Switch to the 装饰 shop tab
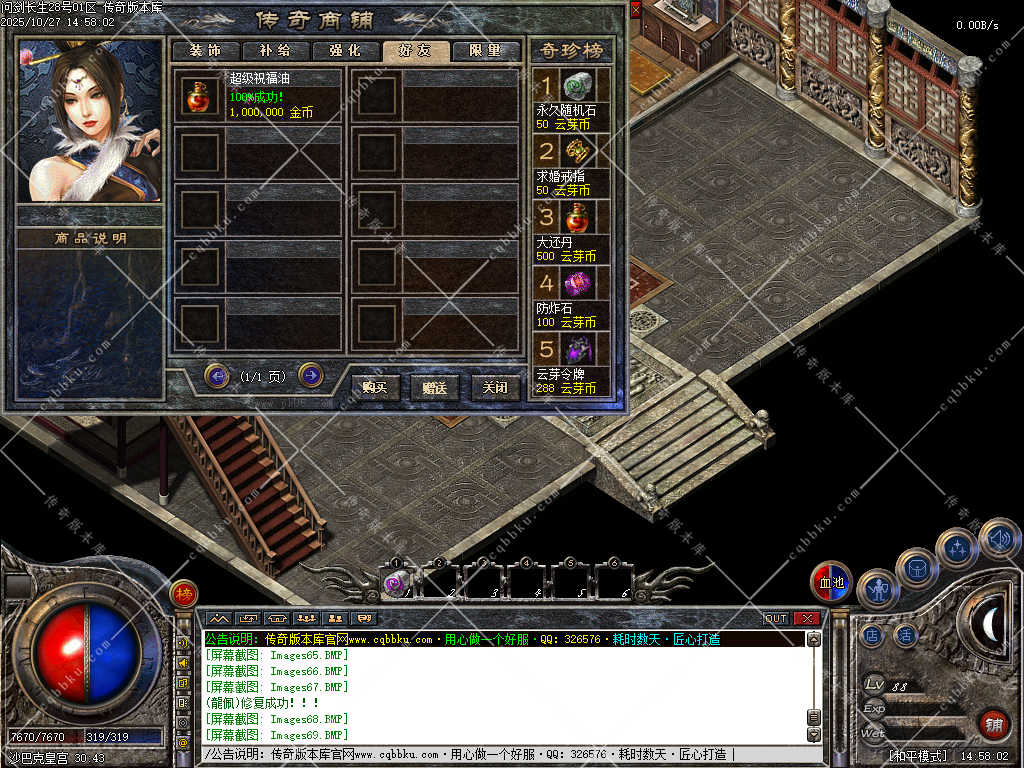This screenshot has height=768, width=1024. 205,51
